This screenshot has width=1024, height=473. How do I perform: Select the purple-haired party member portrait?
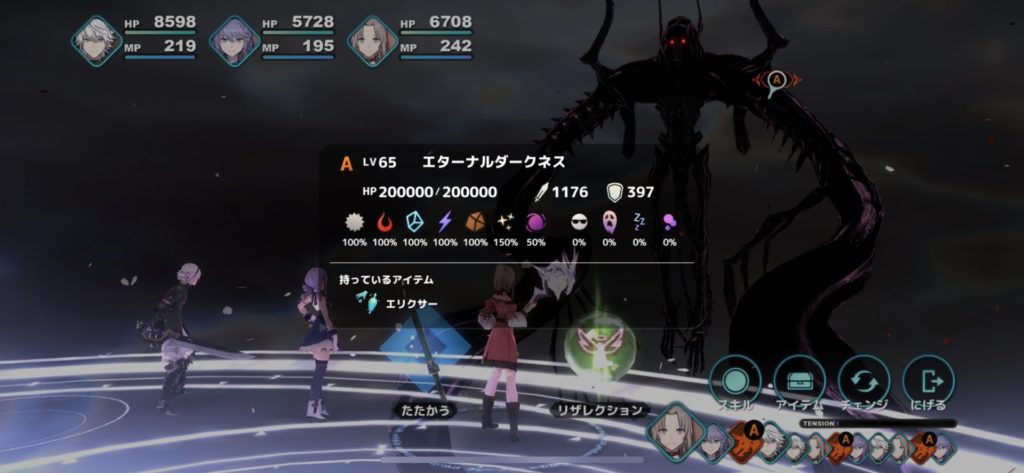tap(235, 40)
